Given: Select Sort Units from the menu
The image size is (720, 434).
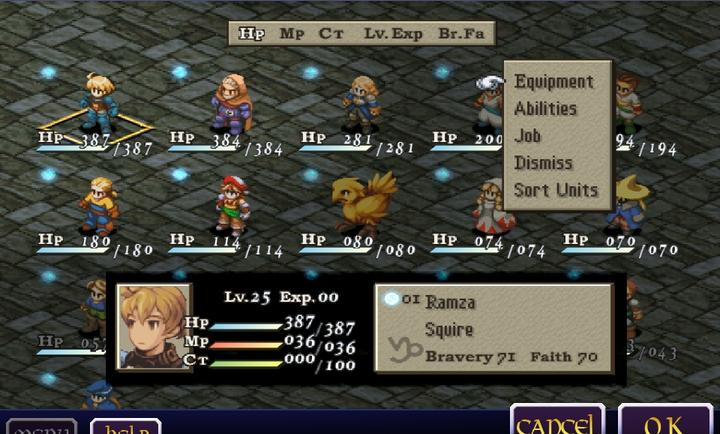Looking at the screenshot, I should (555, 190).
